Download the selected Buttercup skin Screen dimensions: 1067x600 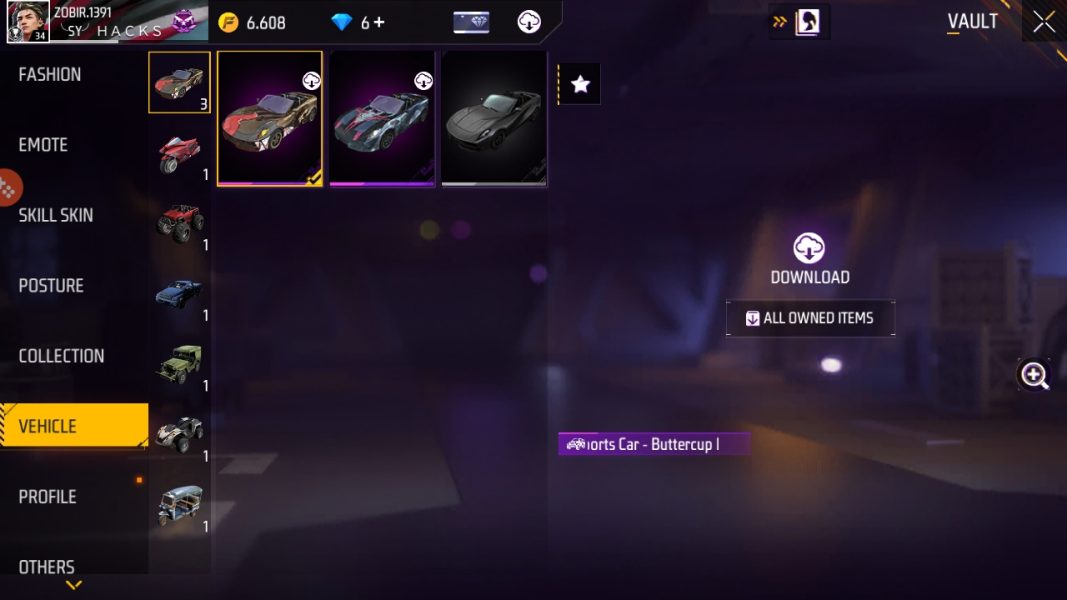(x=809, y=259)
